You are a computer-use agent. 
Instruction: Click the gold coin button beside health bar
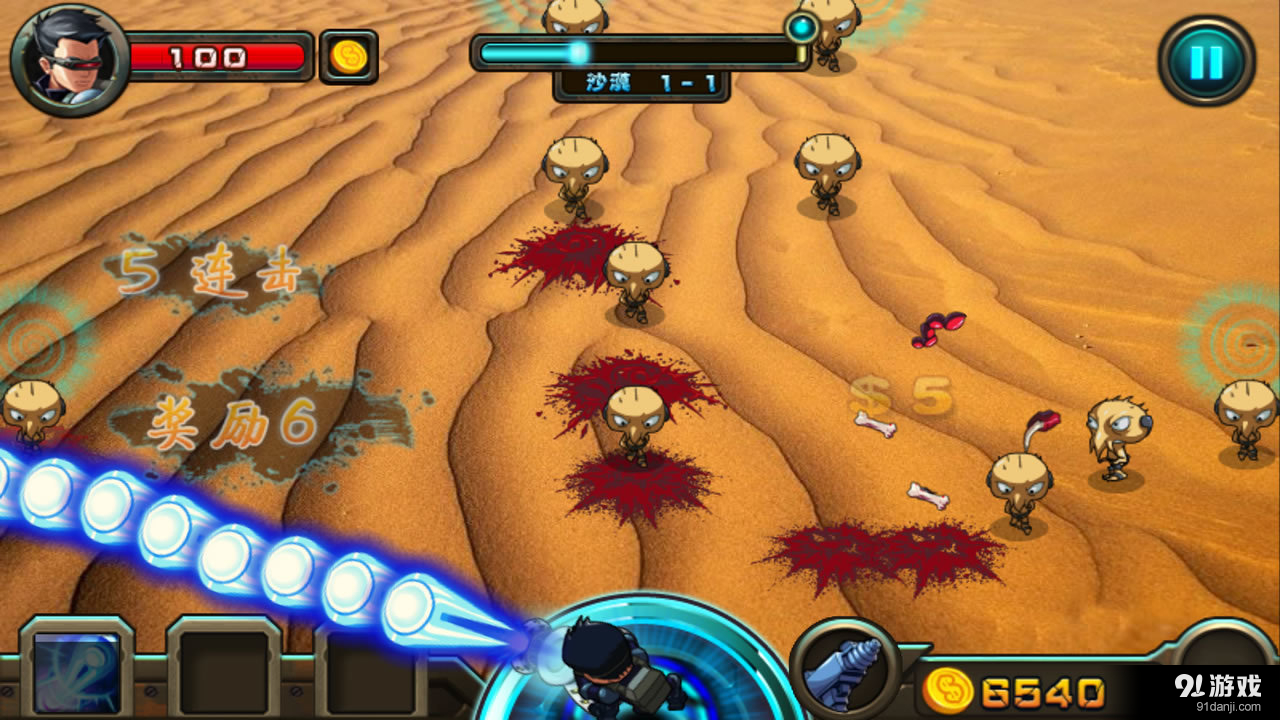[348, 57]
